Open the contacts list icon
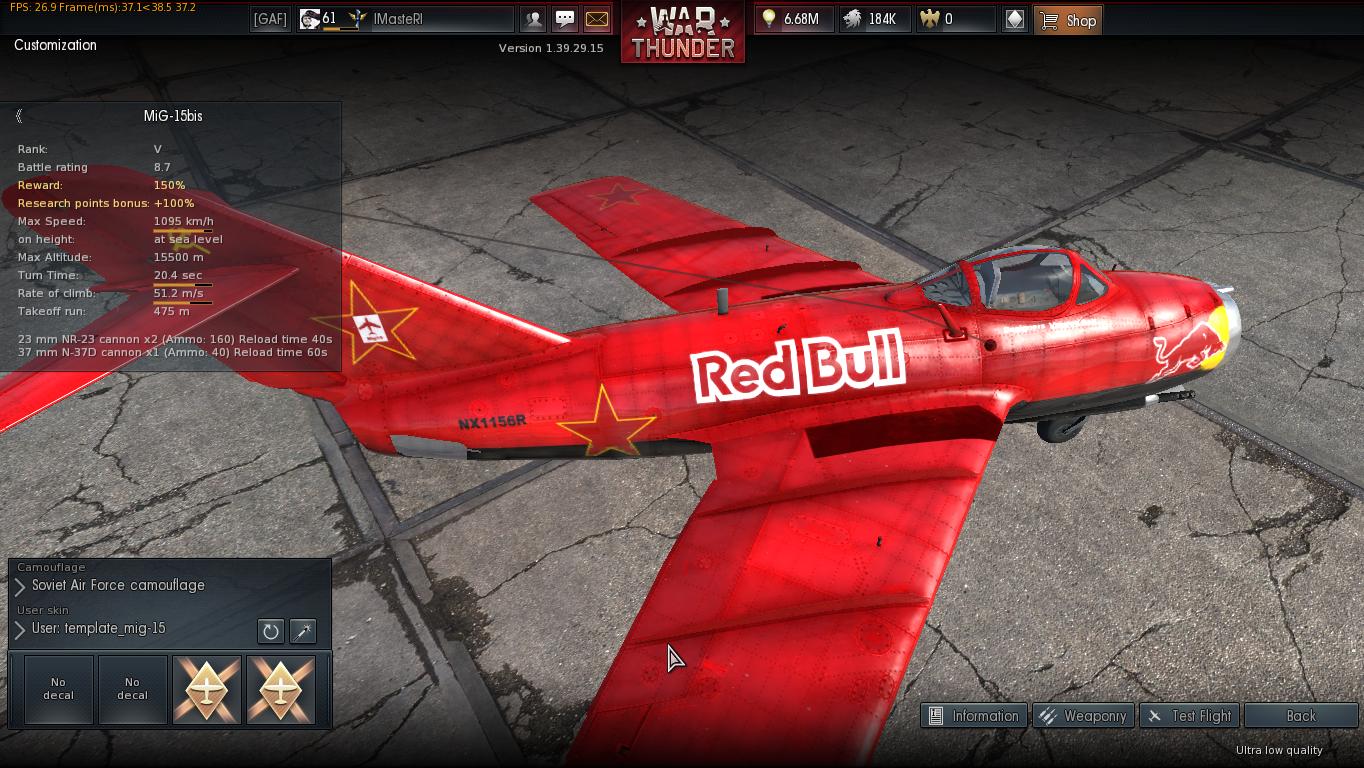This screenshot has height=768, width=1364. point(534,19)
